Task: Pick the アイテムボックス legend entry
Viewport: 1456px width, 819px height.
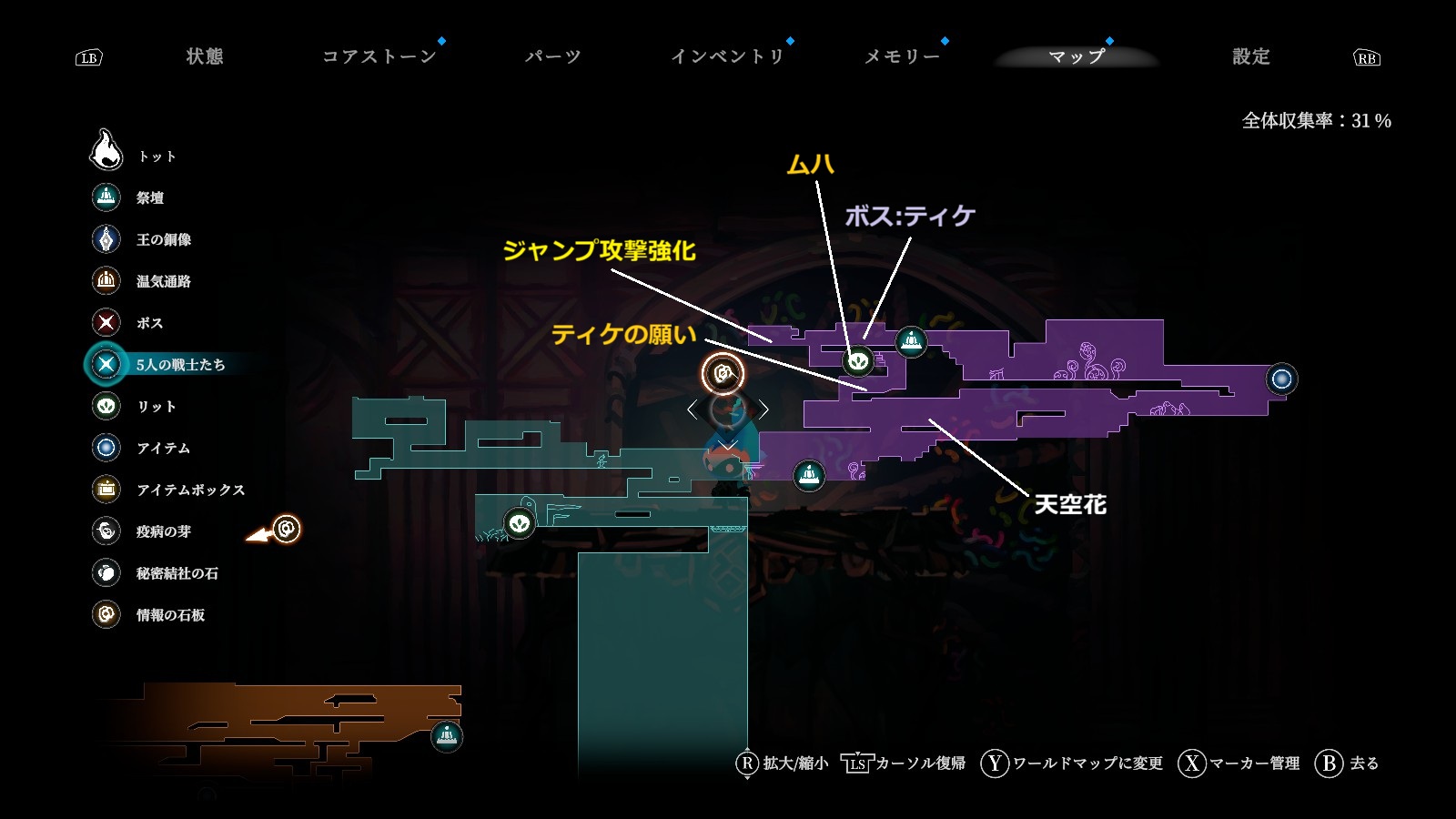Action: (x=190, y=490)
